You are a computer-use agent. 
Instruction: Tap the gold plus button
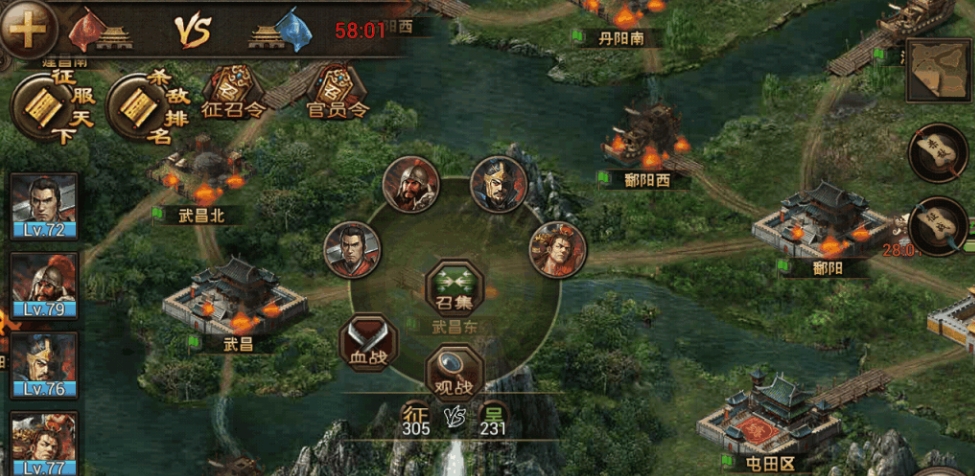26,28
